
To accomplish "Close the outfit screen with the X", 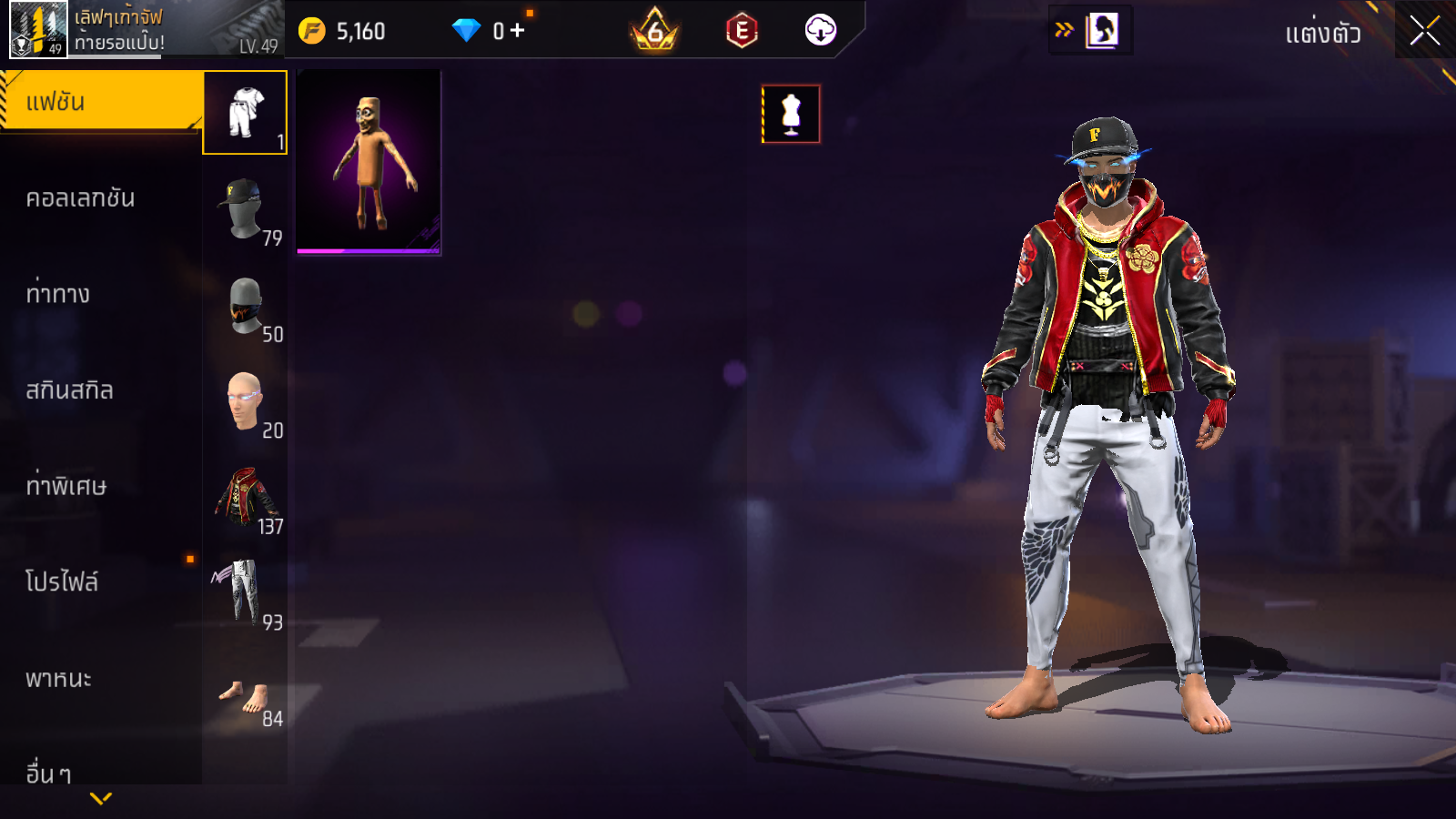I will [x=1424, y=31].
